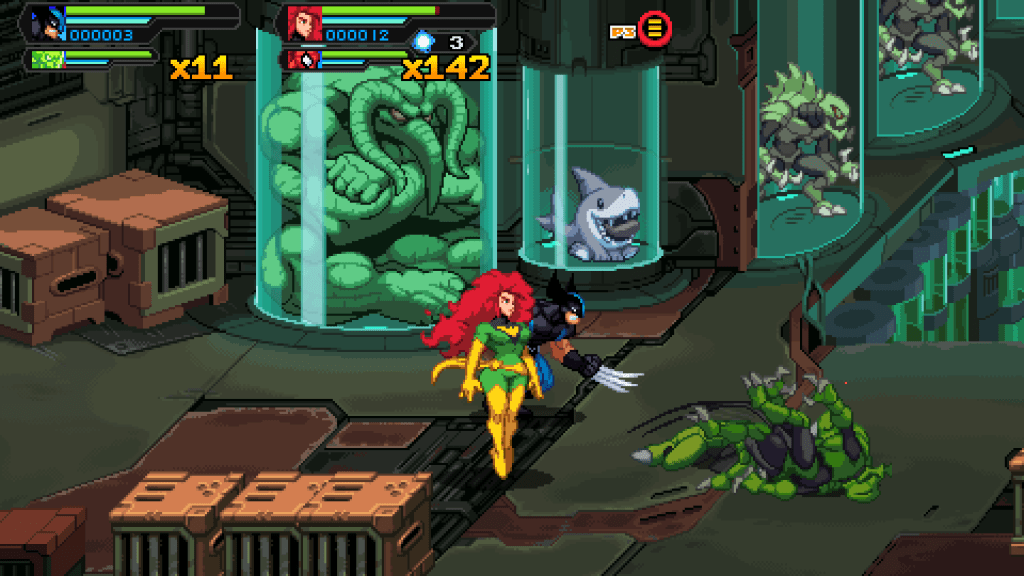Click the glowing blue orb icon

[x=424, y=41]
